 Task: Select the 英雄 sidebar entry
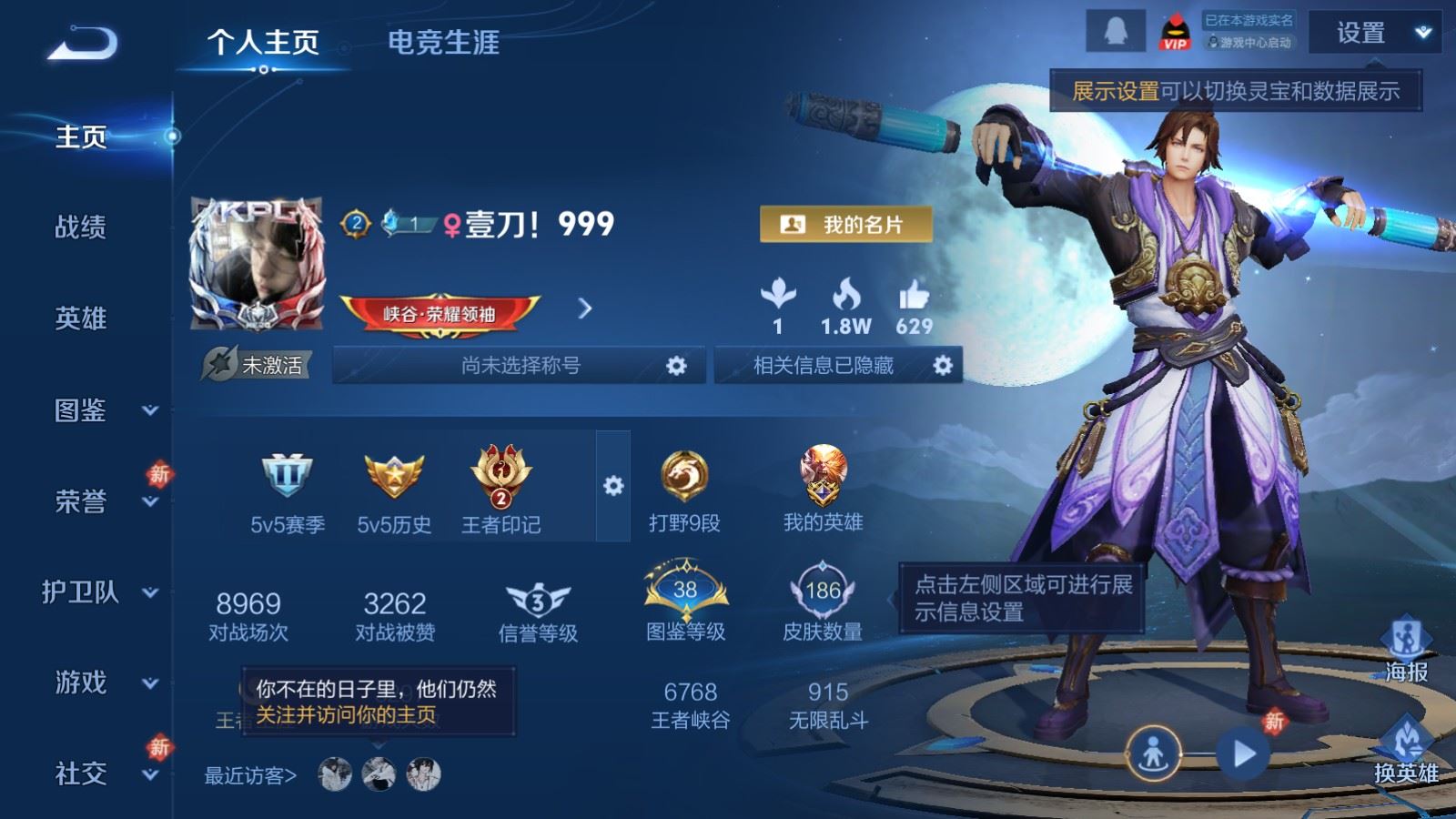click(80, 318)
